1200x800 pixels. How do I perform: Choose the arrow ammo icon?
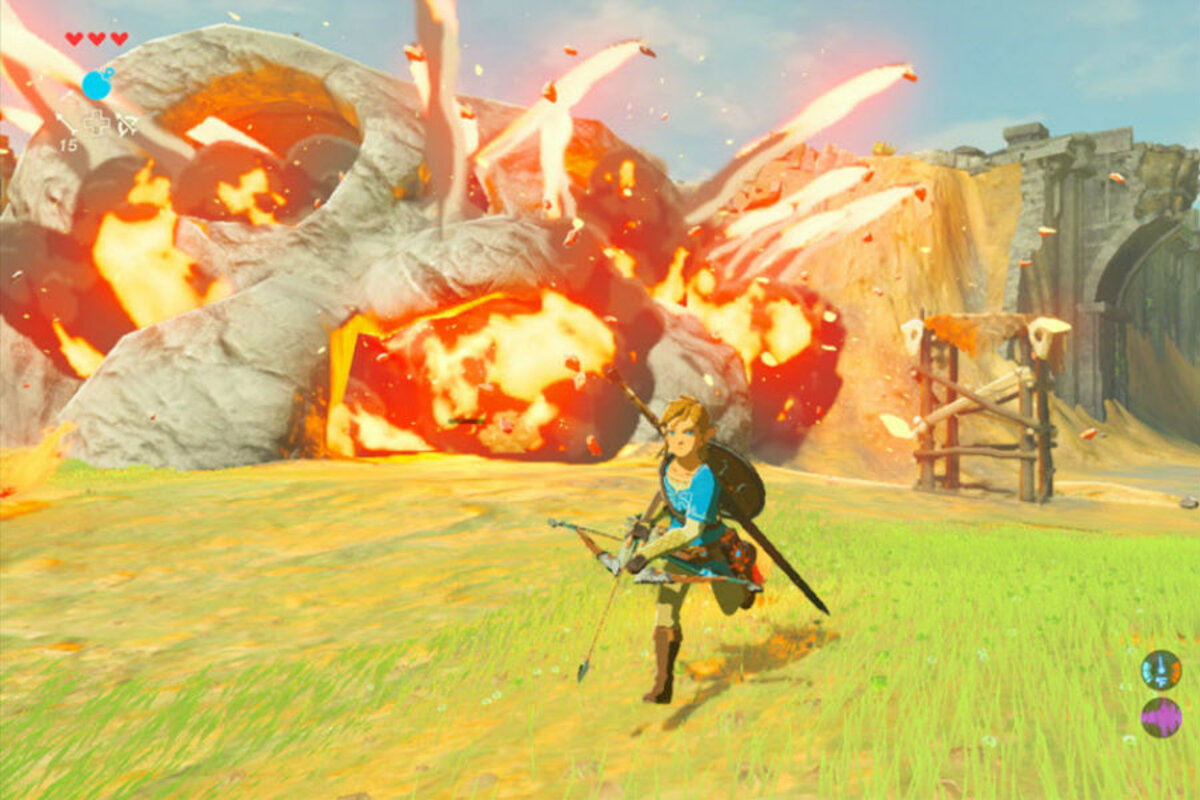(x=66, y=124)
